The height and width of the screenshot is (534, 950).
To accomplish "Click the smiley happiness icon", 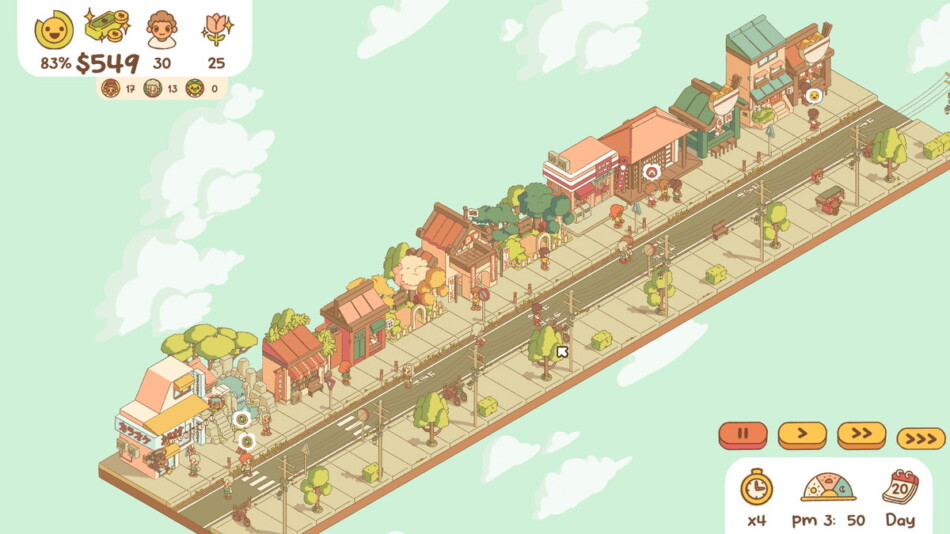I will click(x=54, y=30).
